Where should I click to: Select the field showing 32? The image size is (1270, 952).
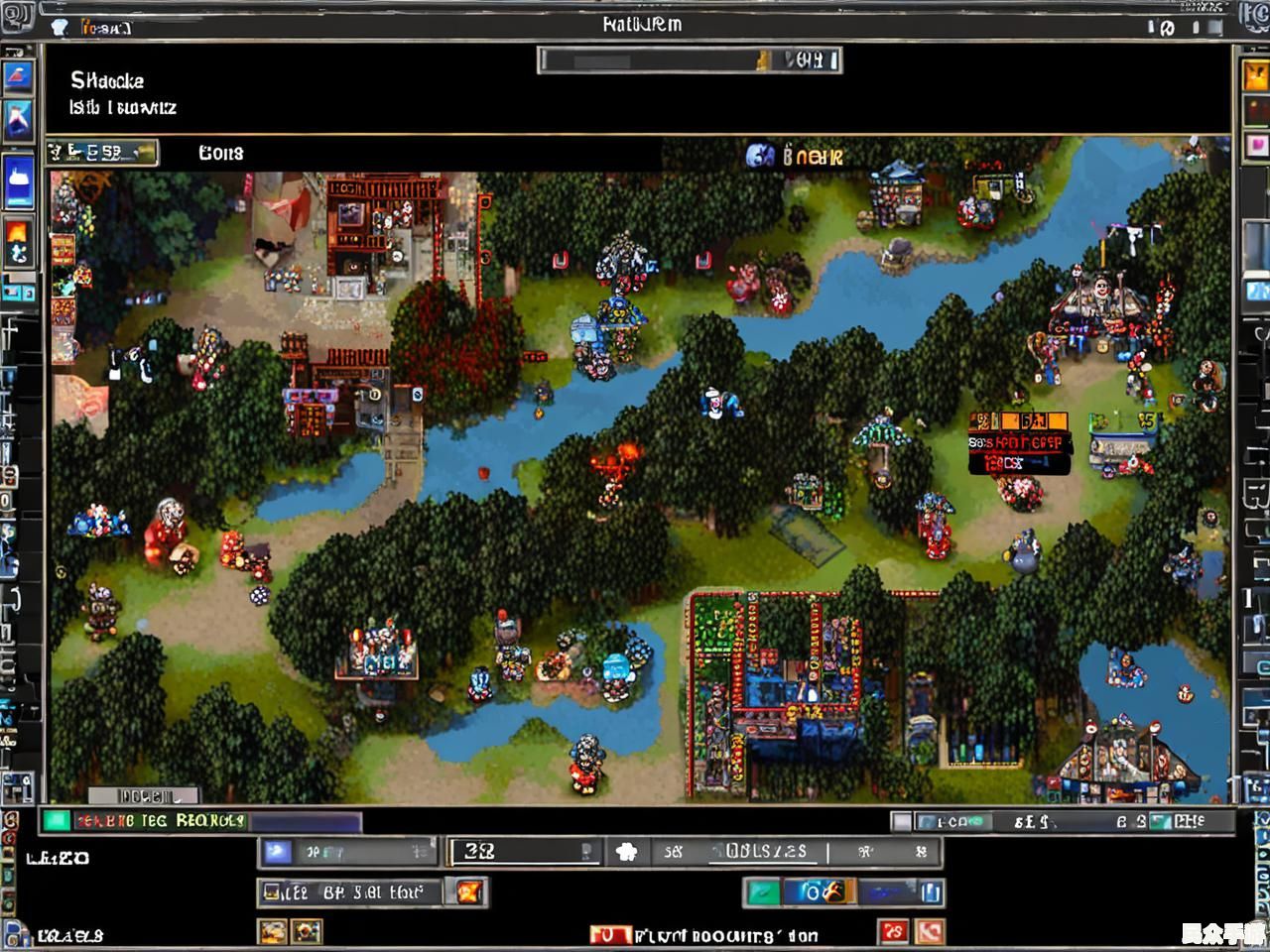point(525,852)
